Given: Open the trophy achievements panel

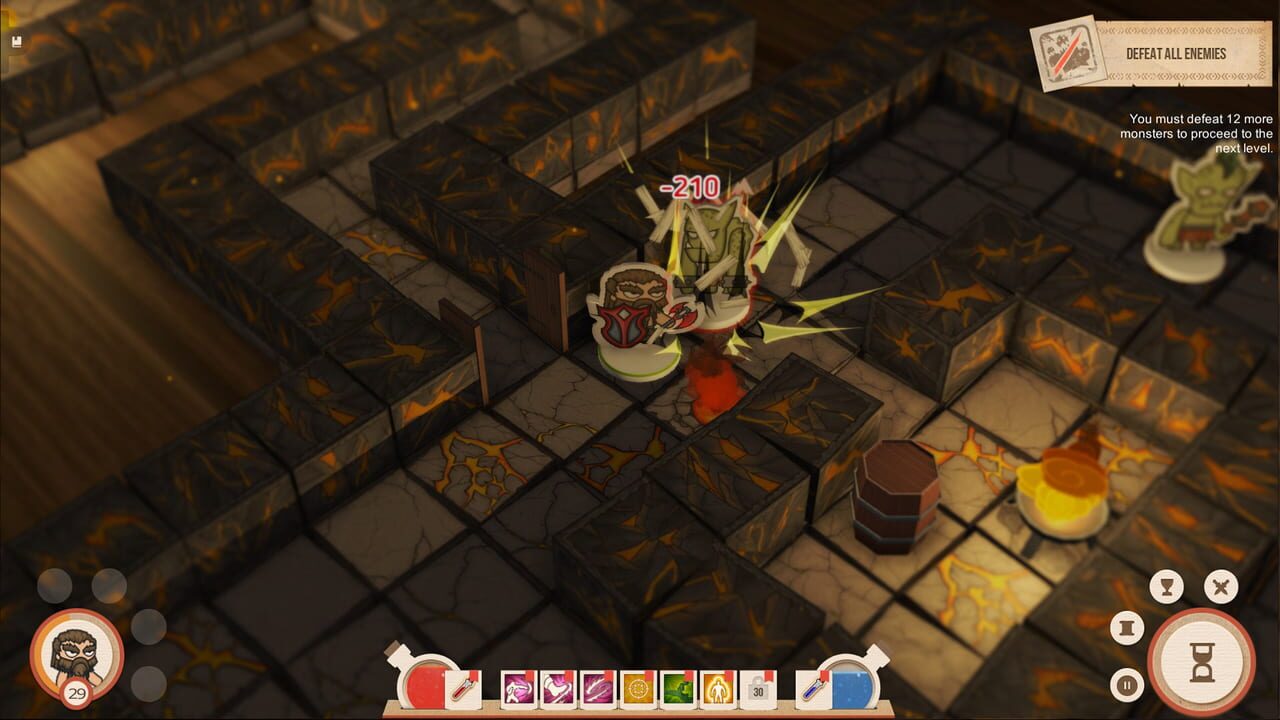Looking at the screenshot, I should [1166, 586].
